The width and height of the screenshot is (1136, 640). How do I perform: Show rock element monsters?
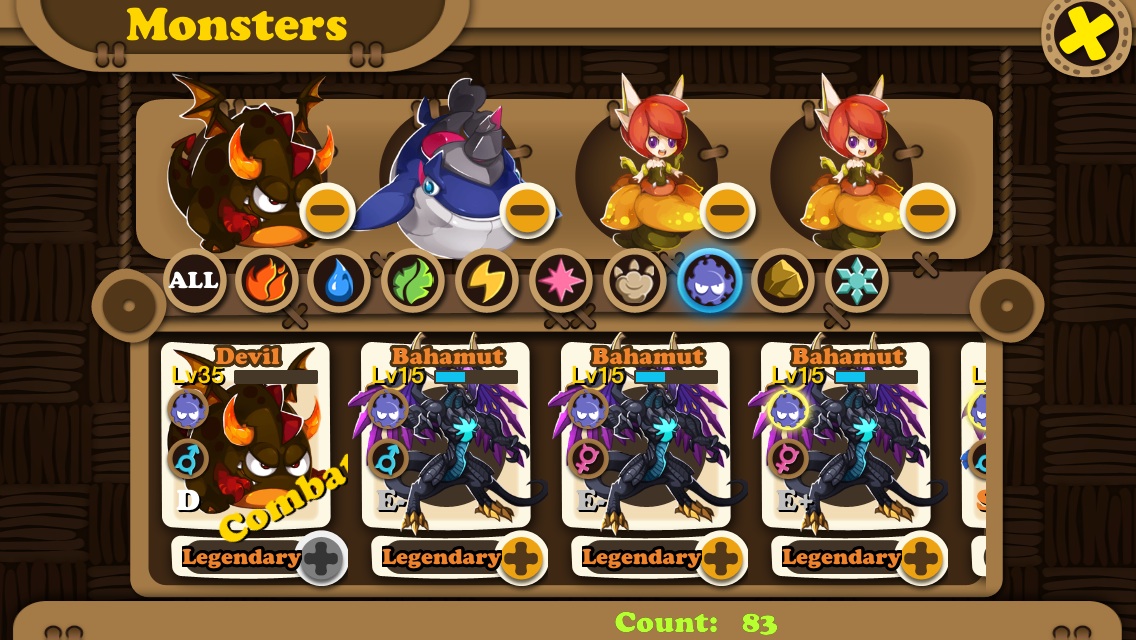coord(783,280)
